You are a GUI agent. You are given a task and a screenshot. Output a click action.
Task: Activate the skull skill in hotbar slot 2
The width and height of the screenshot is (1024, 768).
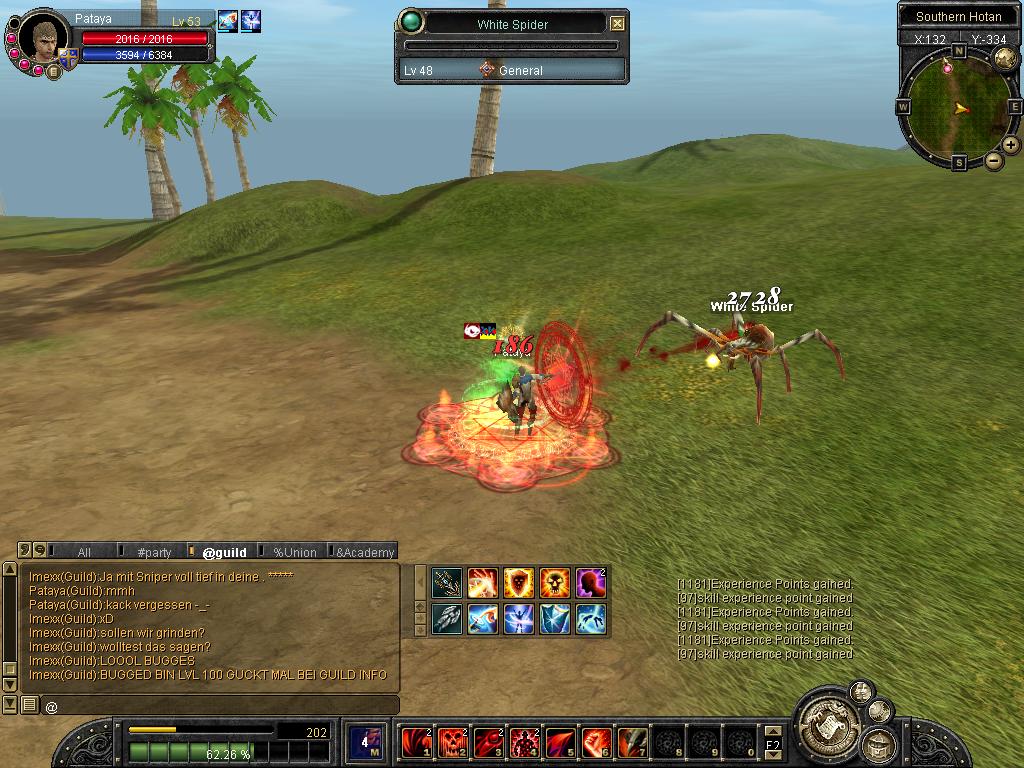pos(452,742)
